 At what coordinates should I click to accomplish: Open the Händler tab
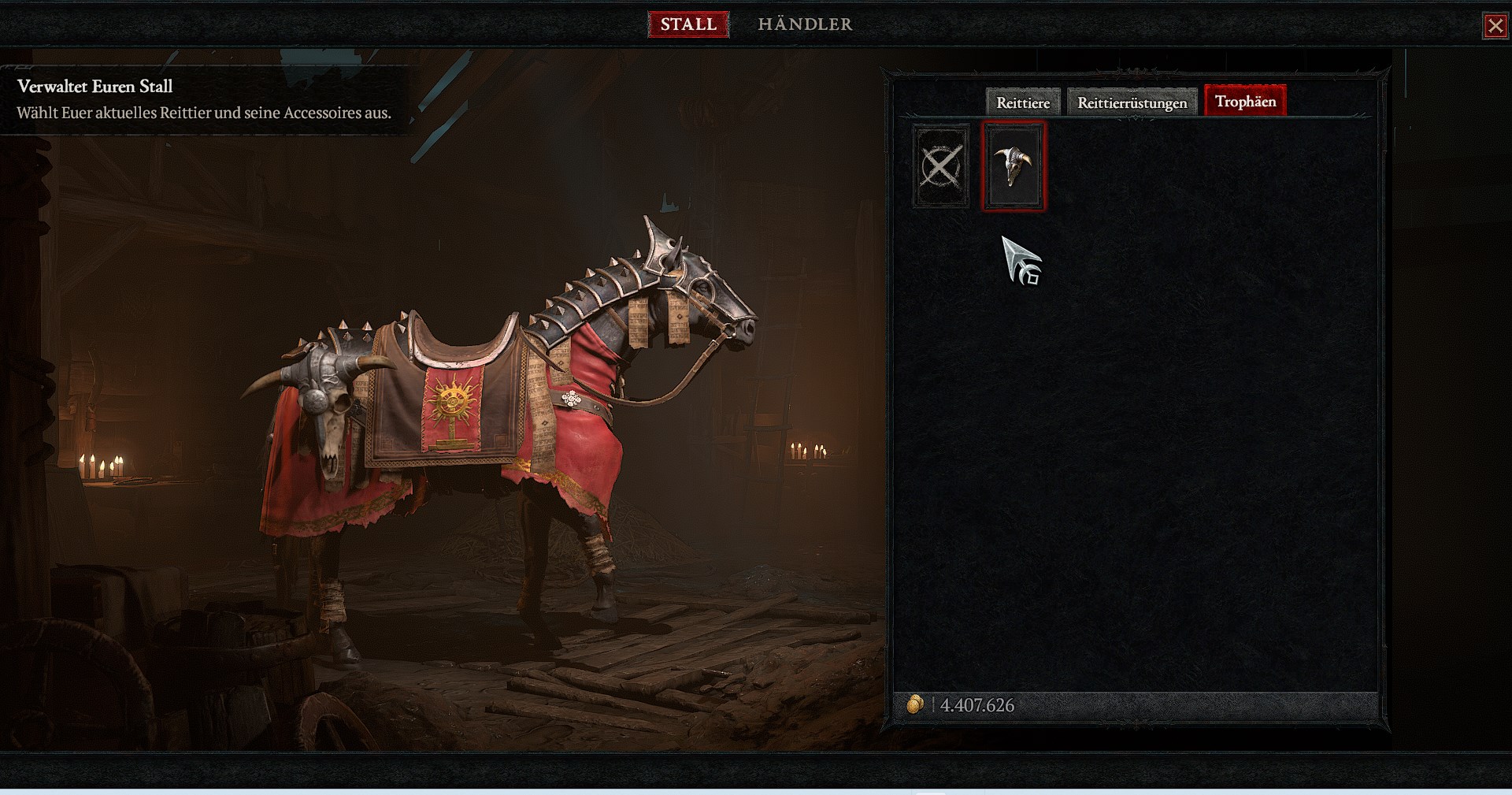(x=805, y=24)
